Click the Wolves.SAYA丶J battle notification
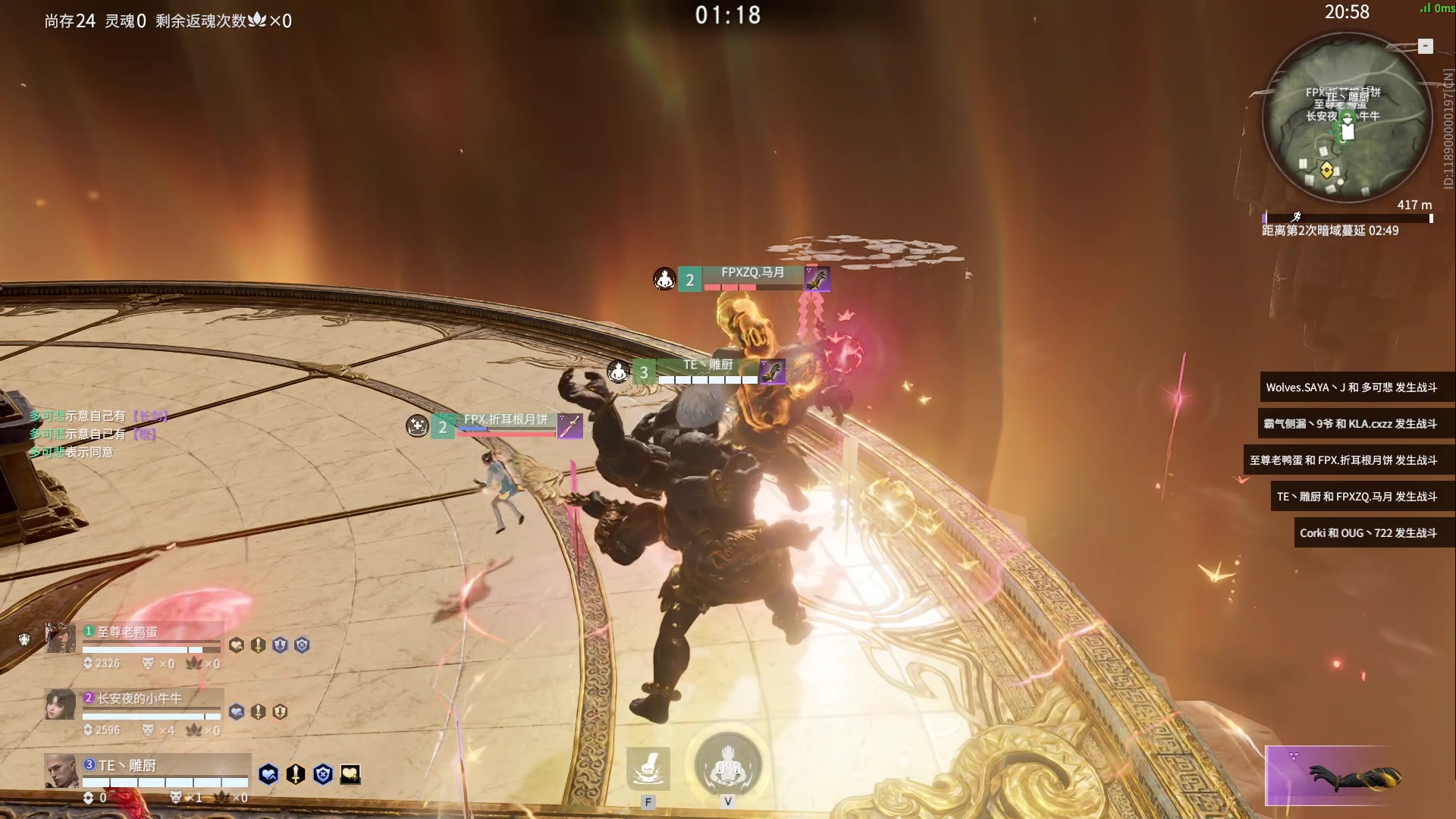The height and width of the screenshot is (819, 1456). 1351,388
